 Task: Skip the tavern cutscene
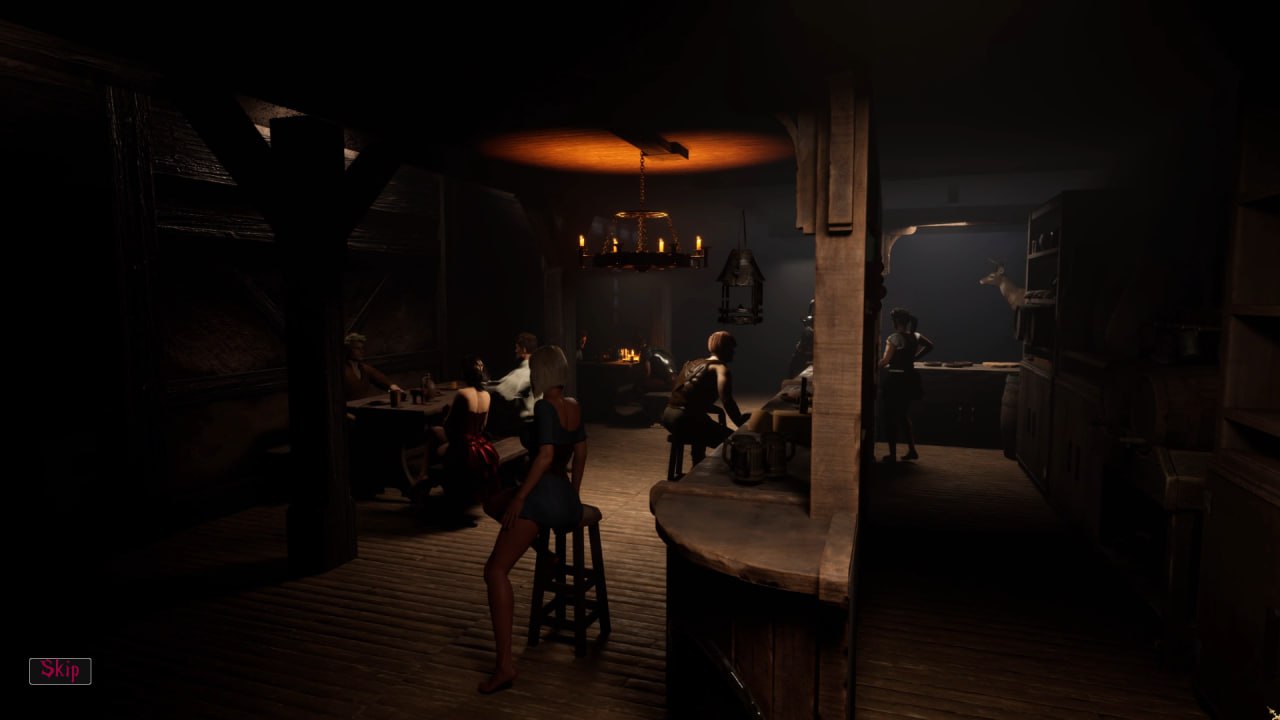click(60, 671)
